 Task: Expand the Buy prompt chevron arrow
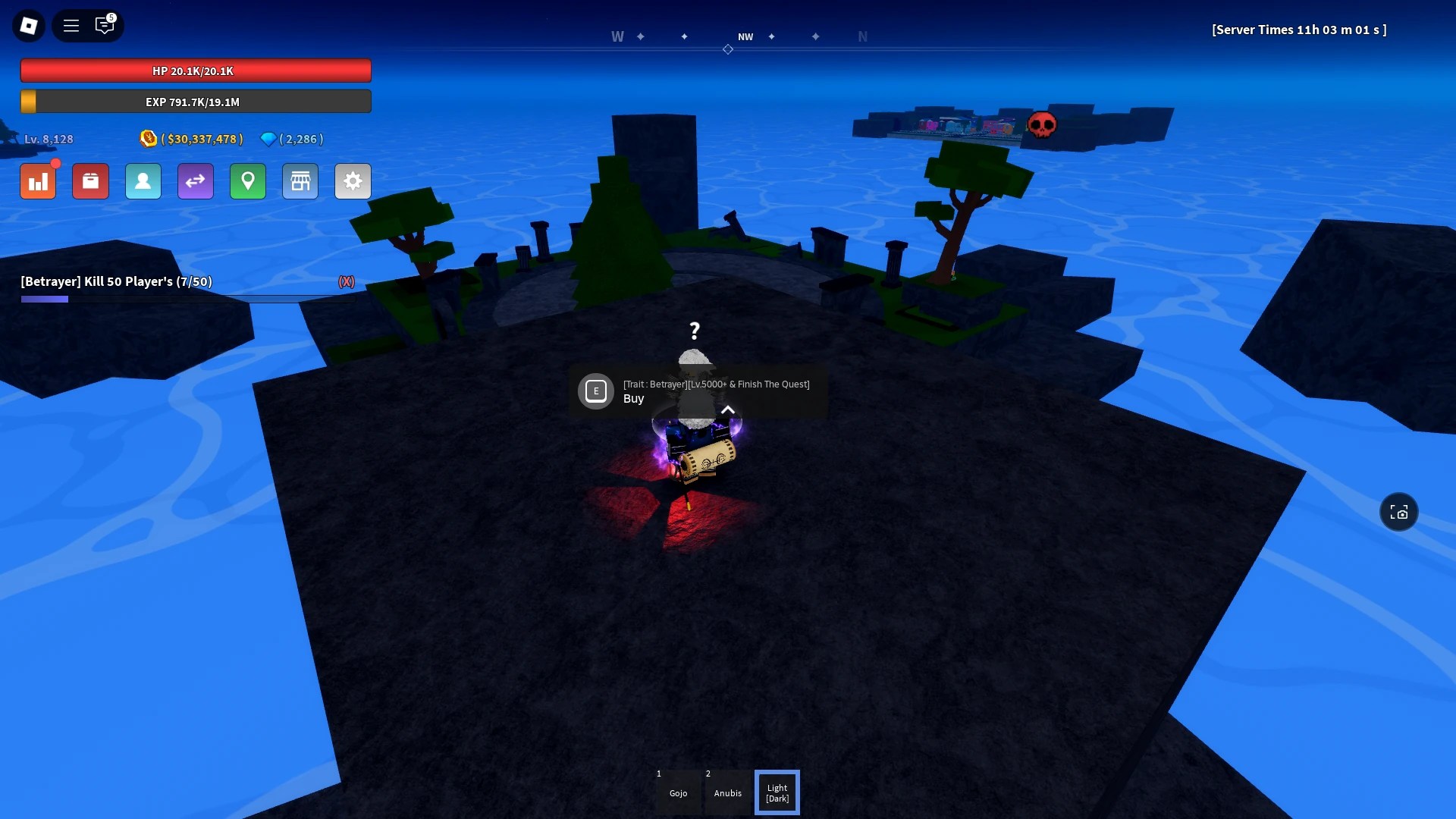click(728, 409)
